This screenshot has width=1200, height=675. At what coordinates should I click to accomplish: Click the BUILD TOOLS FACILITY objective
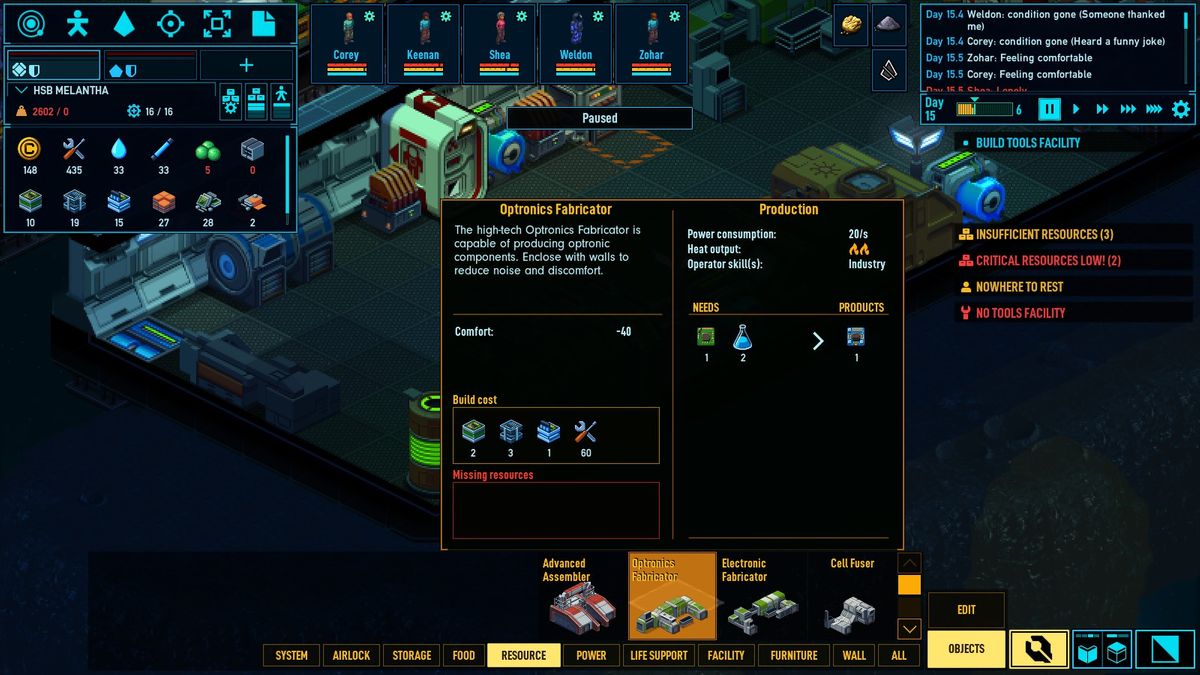[x=1027, y=143]
